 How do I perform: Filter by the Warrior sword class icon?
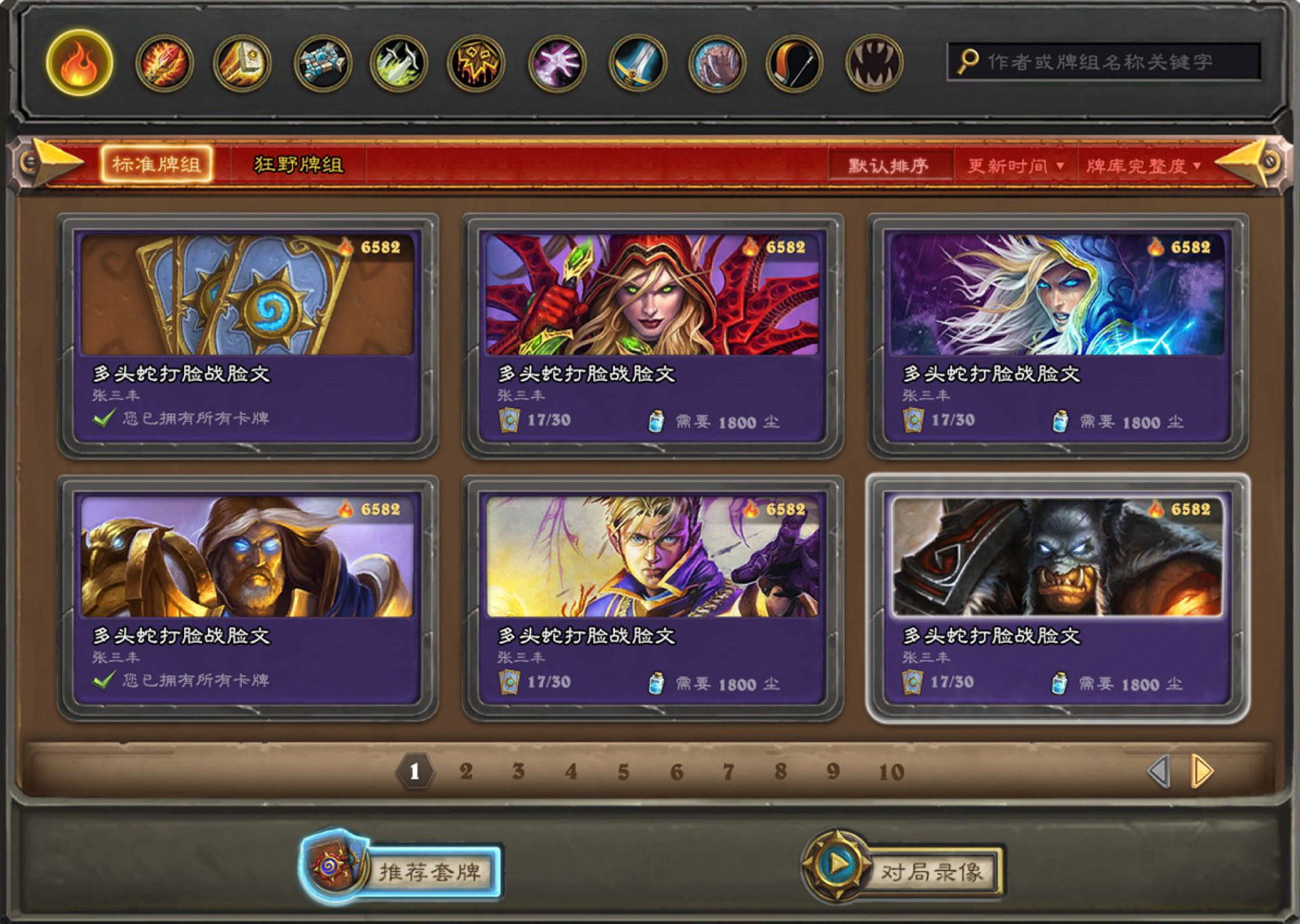coord(637,63)
